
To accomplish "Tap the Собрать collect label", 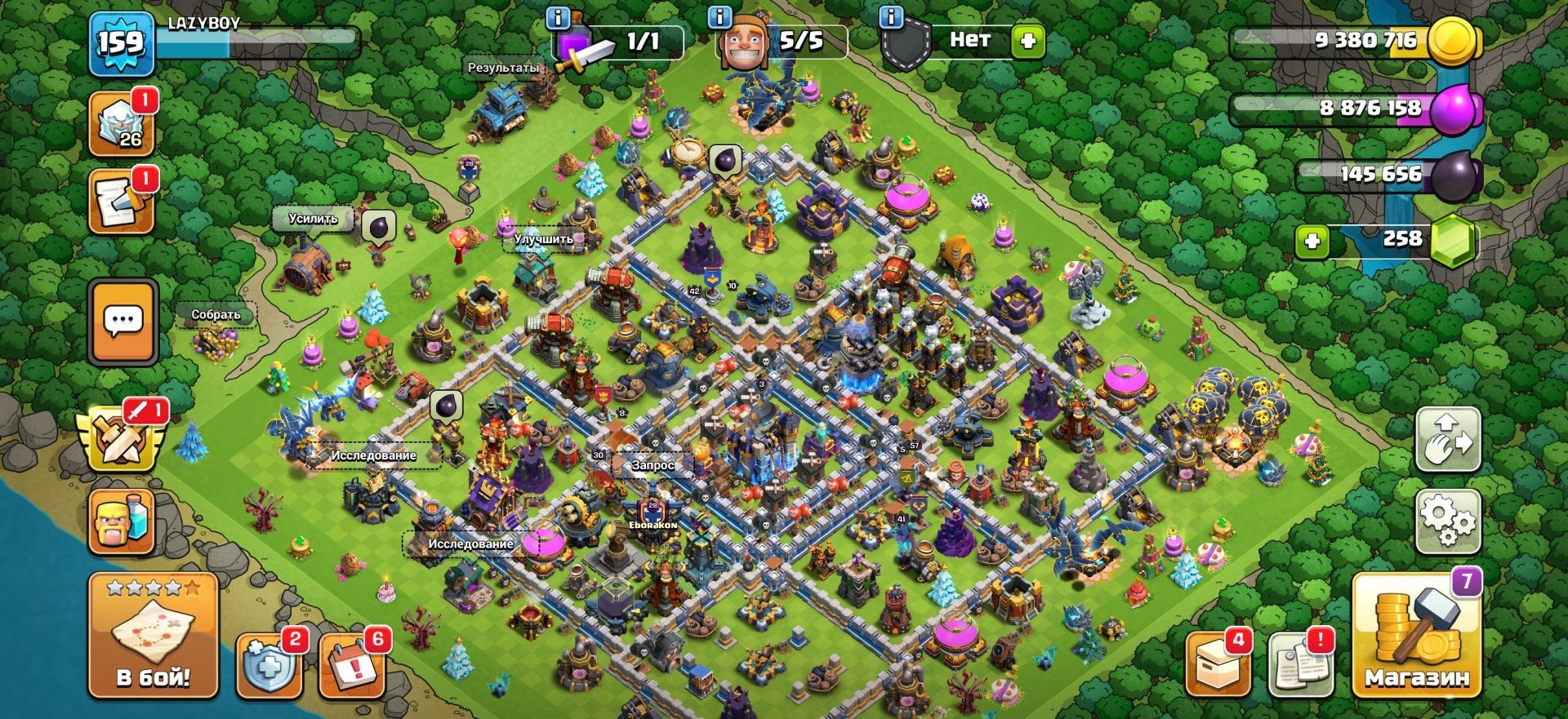I will (x=216, y=315).
